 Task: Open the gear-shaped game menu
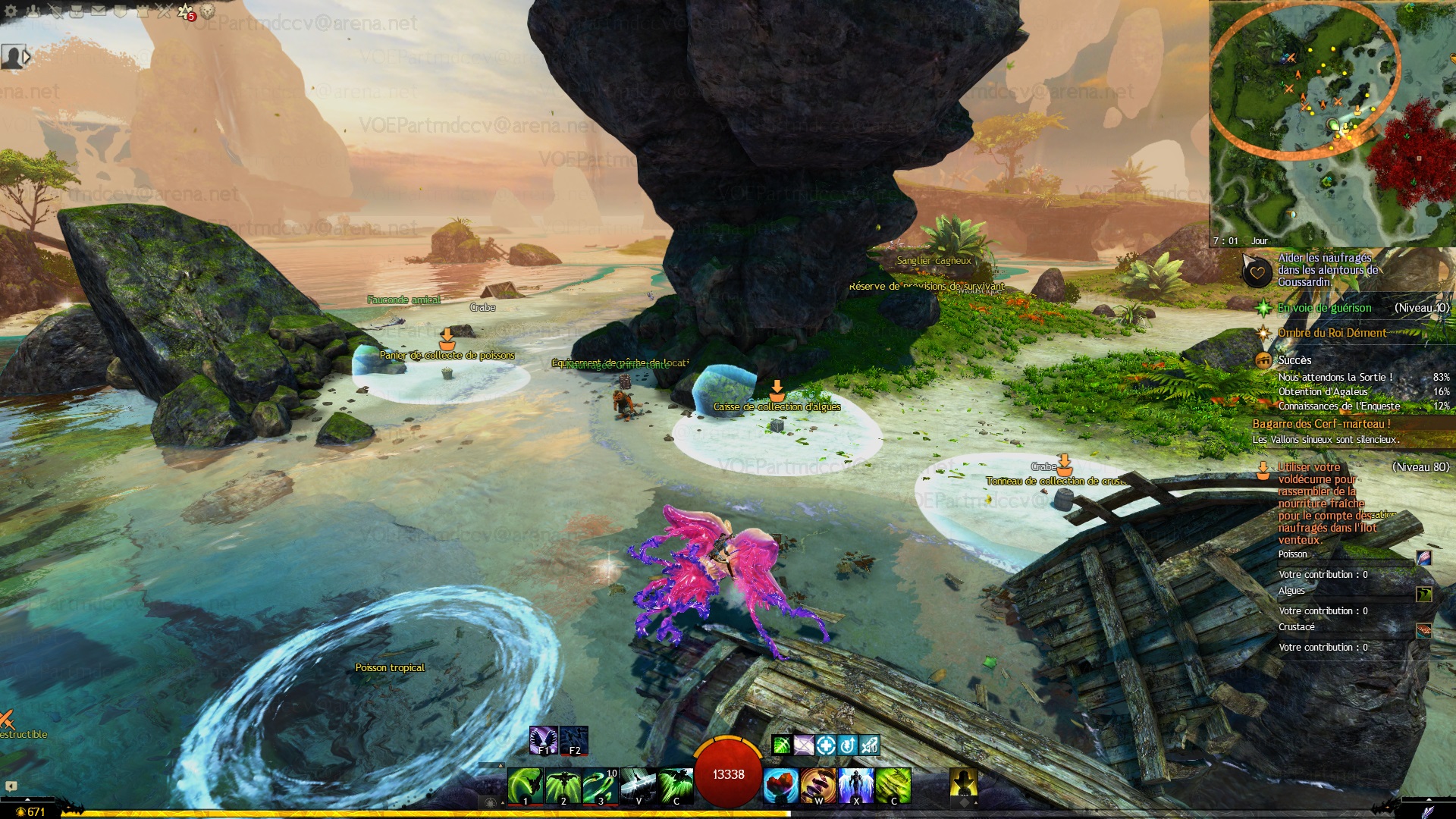click(x=11, y=11)
